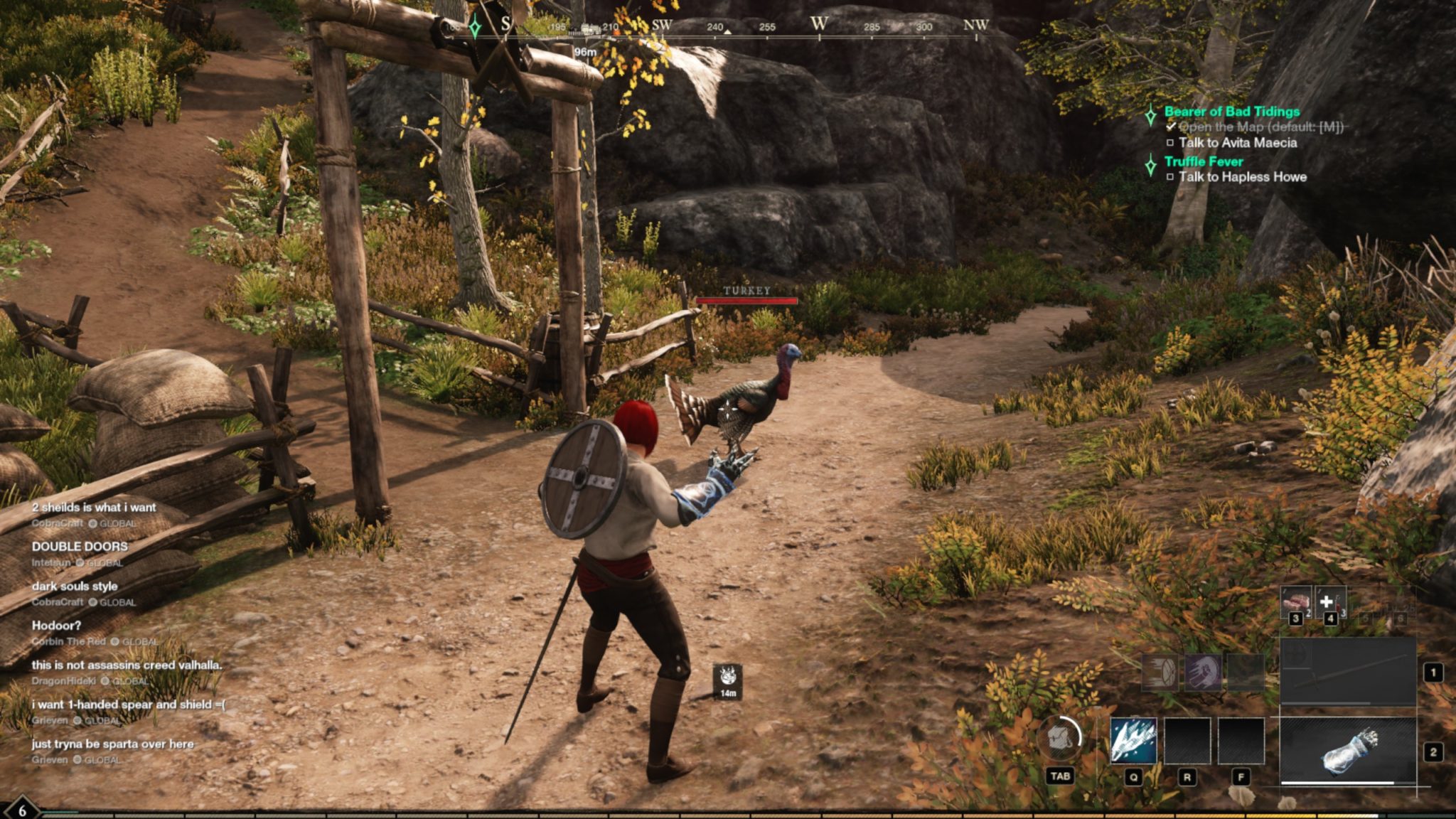Click the 'Talk to Hapless Howe' objective

(1242, 177)
